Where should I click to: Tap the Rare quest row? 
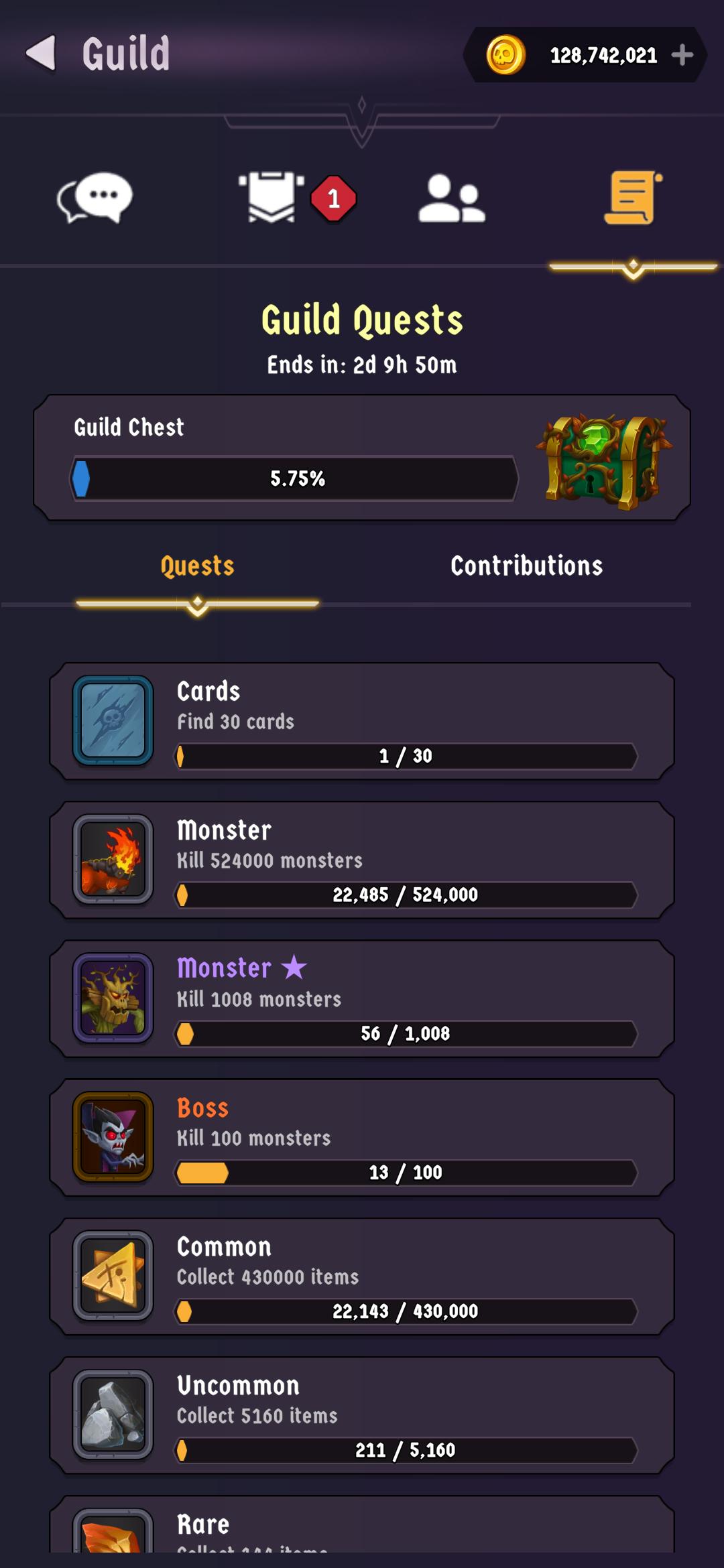point(362,1528)
